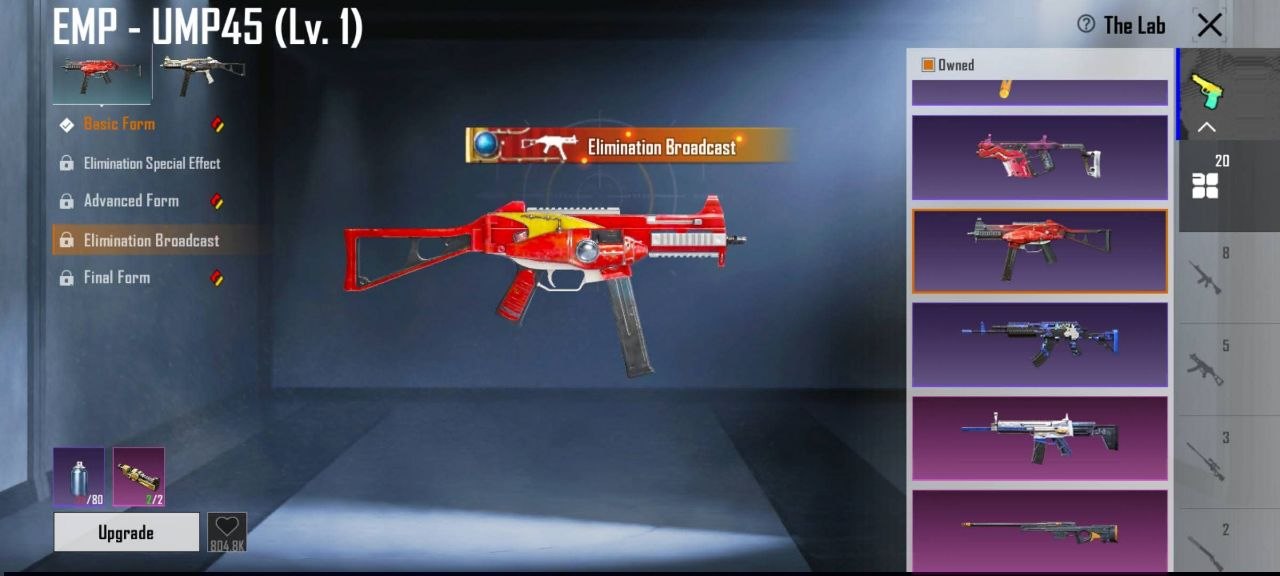
Task: Pick the white UMP45 form thumbnail
Action: point(202,76)
